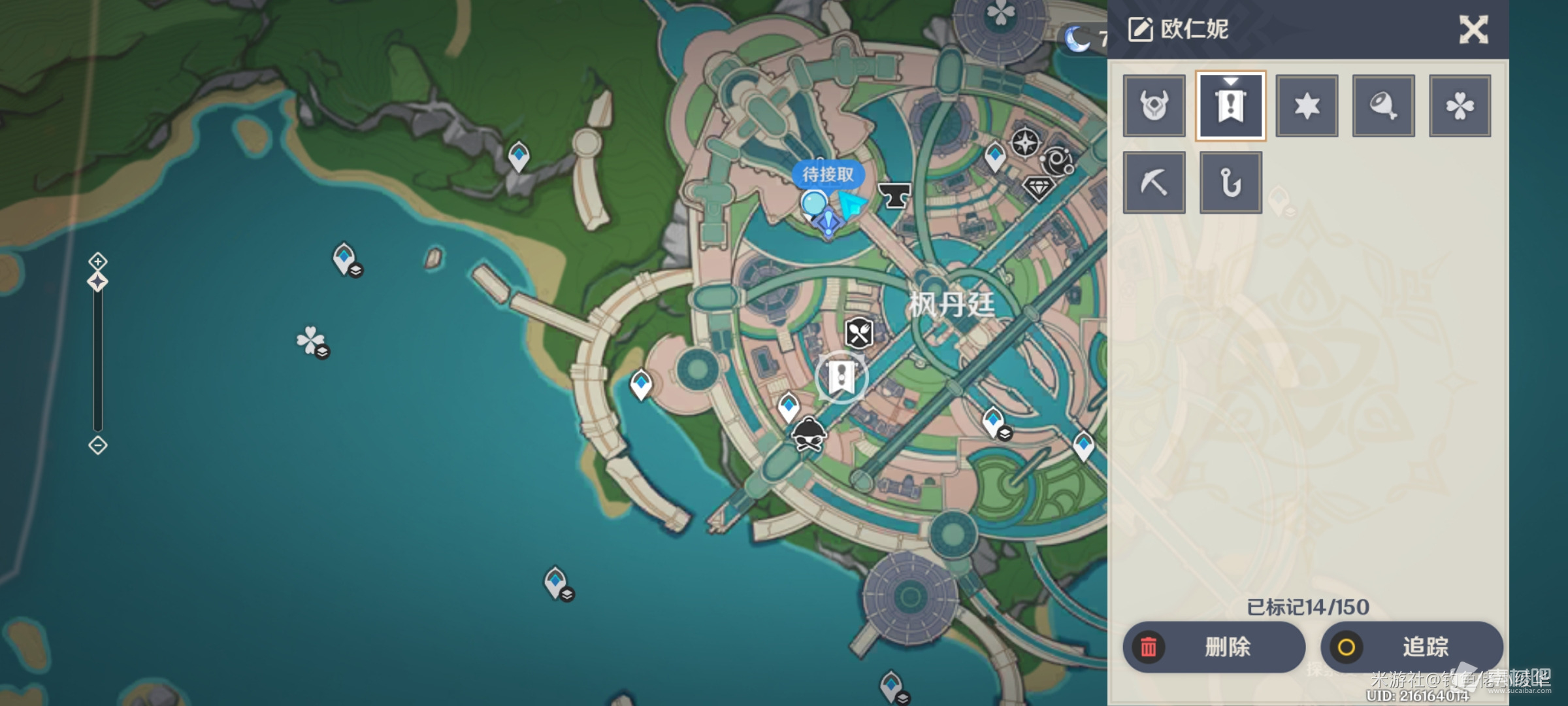Select the fishing hook pin icon
The height and width of the screenshot is (706, 1568).
tap(1230, 183)
